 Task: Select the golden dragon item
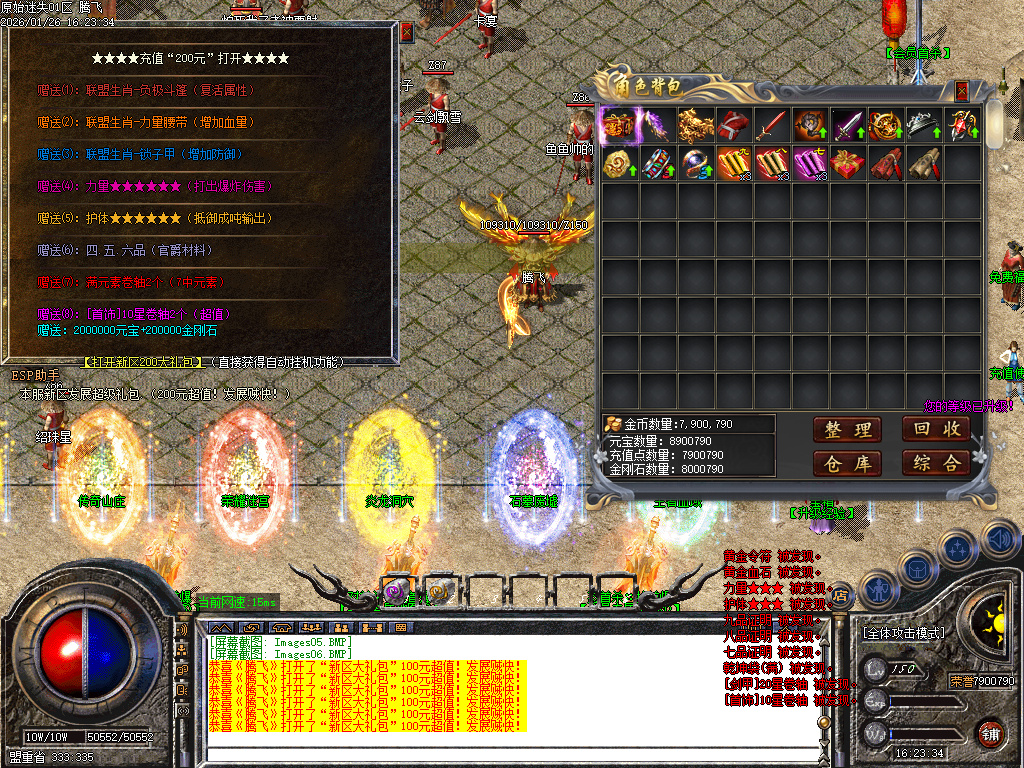694,126
